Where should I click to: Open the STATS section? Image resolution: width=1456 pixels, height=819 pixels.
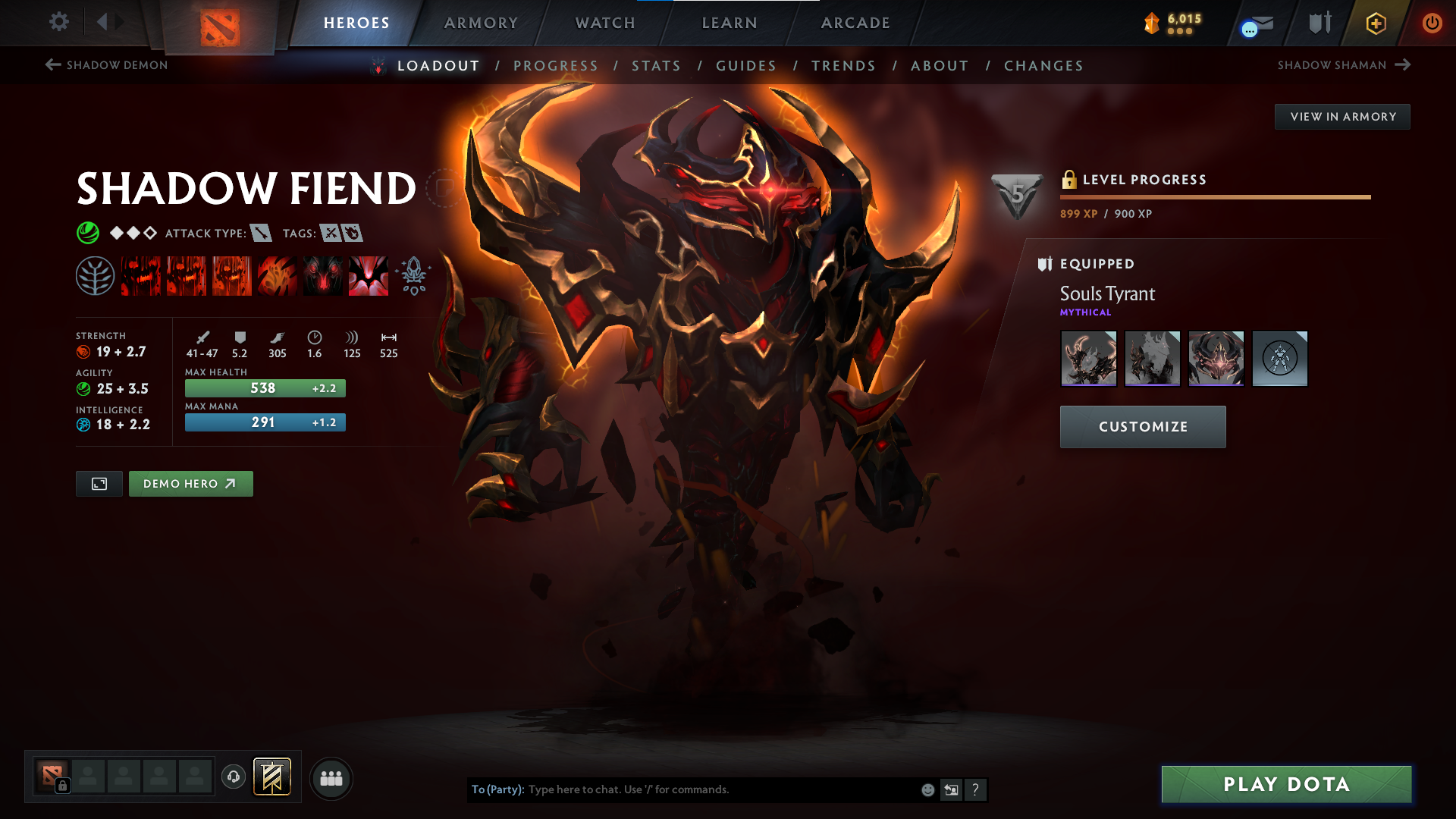coord(657,66)
